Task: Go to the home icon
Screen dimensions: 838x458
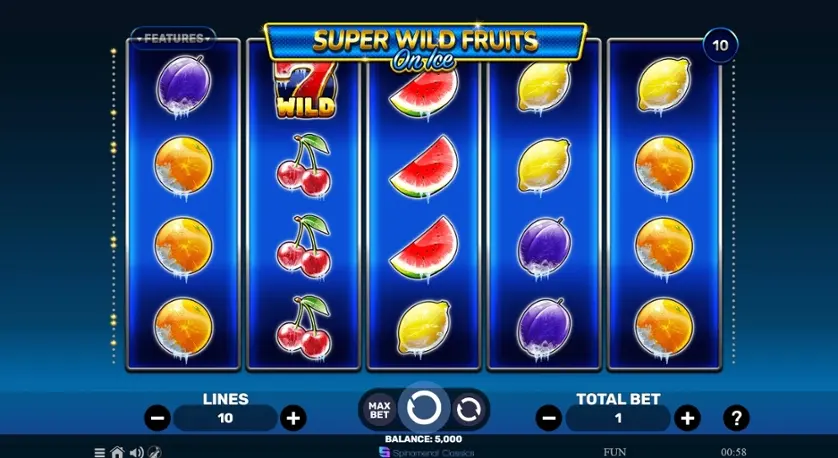Action: tap(117, 452)
